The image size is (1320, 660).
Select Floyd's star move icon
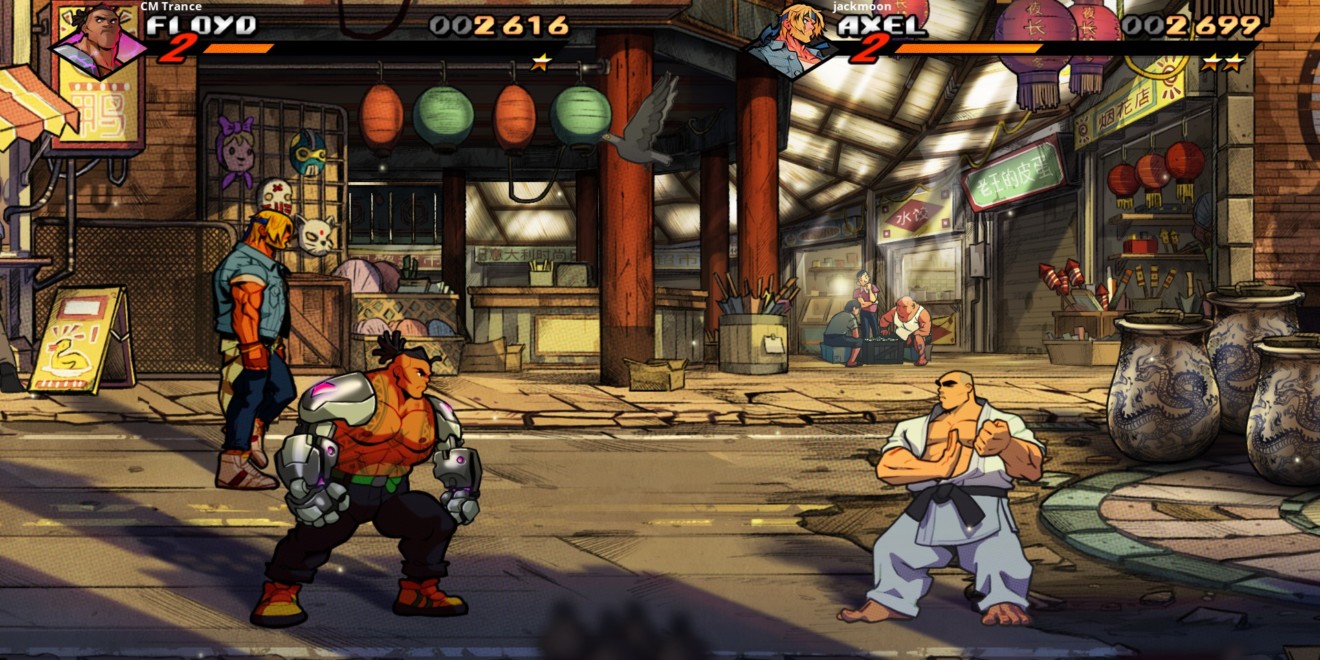541,62
